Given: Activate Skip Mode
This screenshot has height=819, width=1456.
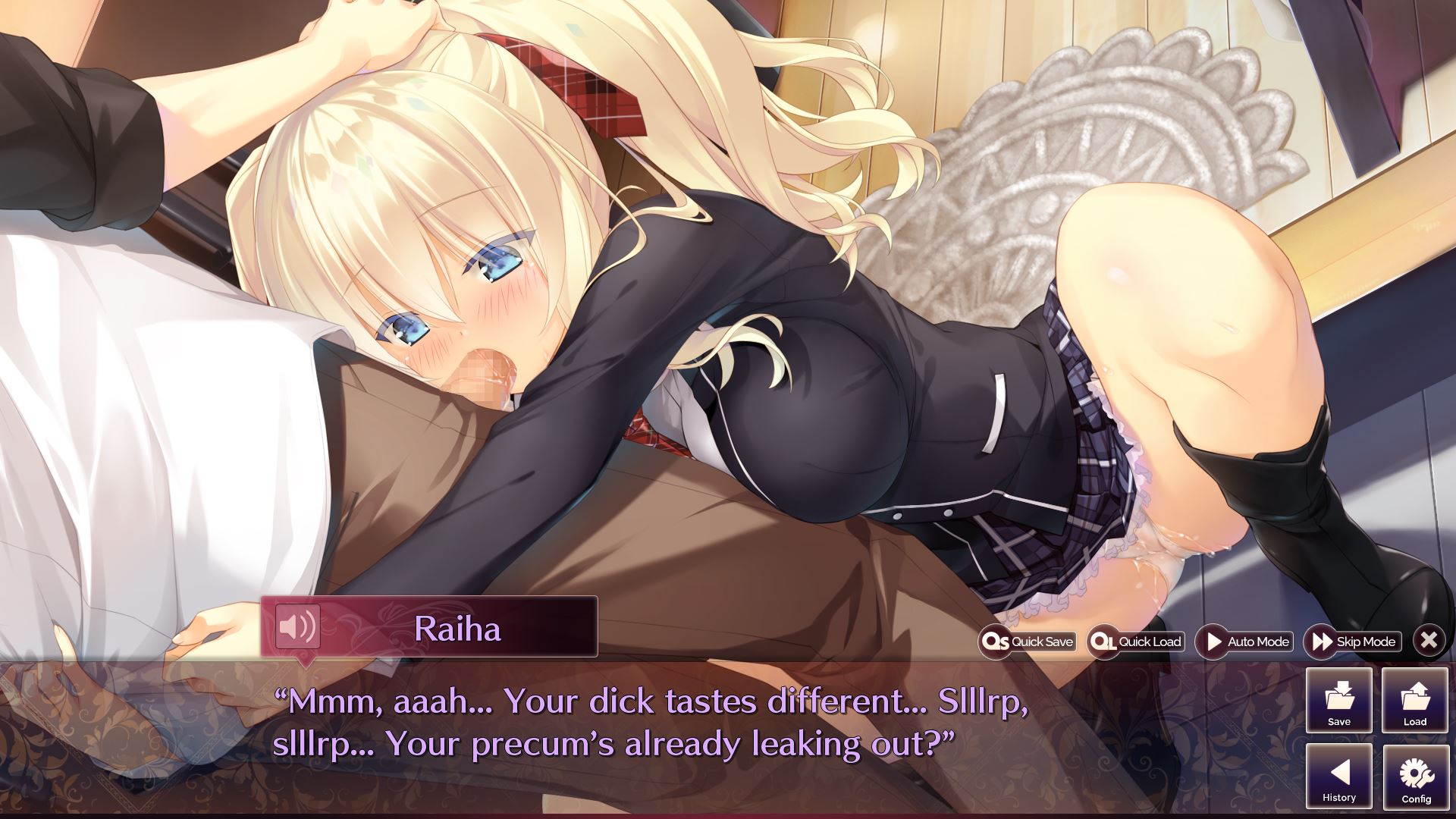Looking at the screenshot, I should [1353, 642].
